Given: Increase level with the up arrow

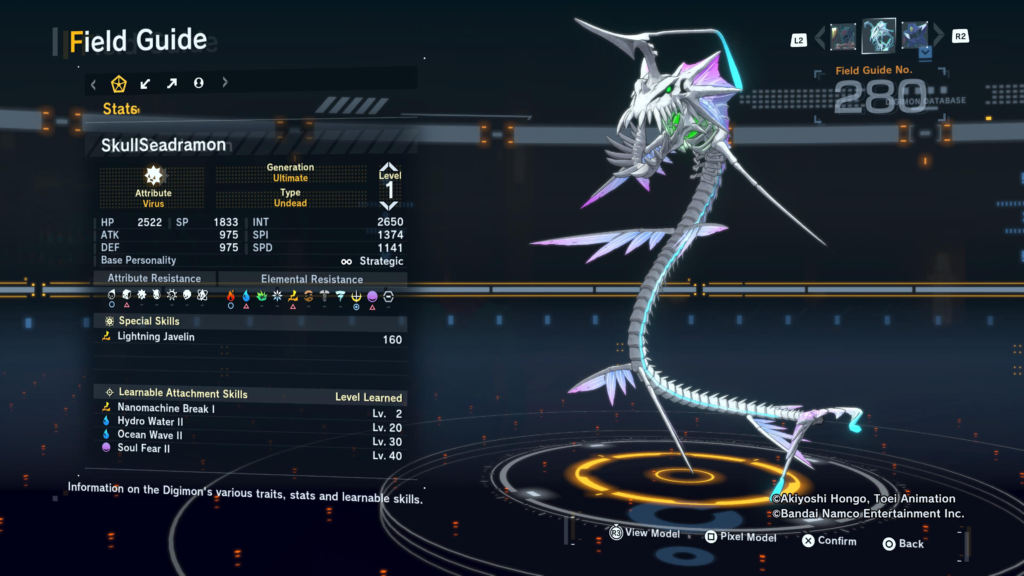Looking at the screenshot, I should click(389, 167).
